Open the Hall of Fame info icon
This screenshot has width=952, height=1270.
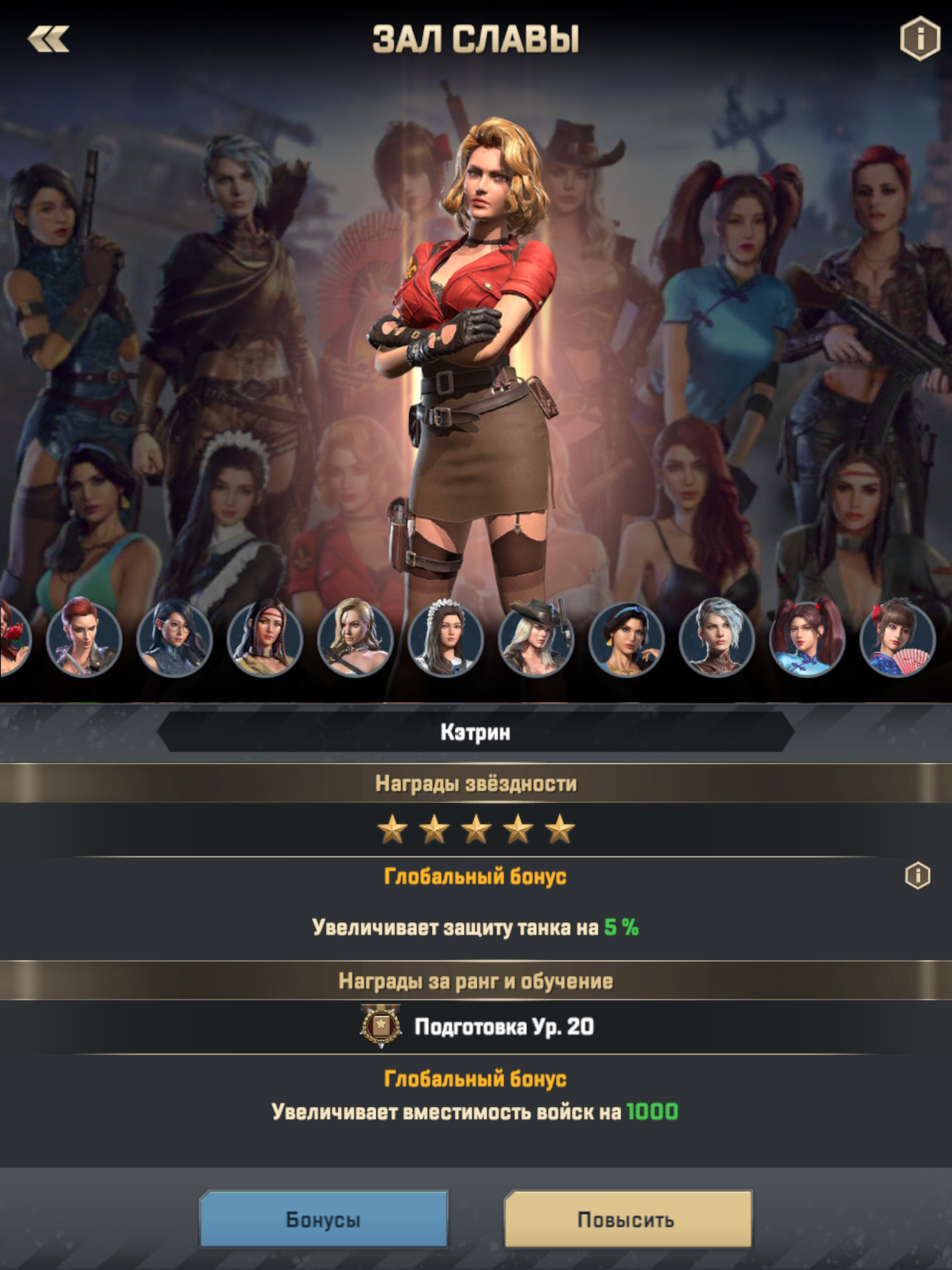[919, 39]
